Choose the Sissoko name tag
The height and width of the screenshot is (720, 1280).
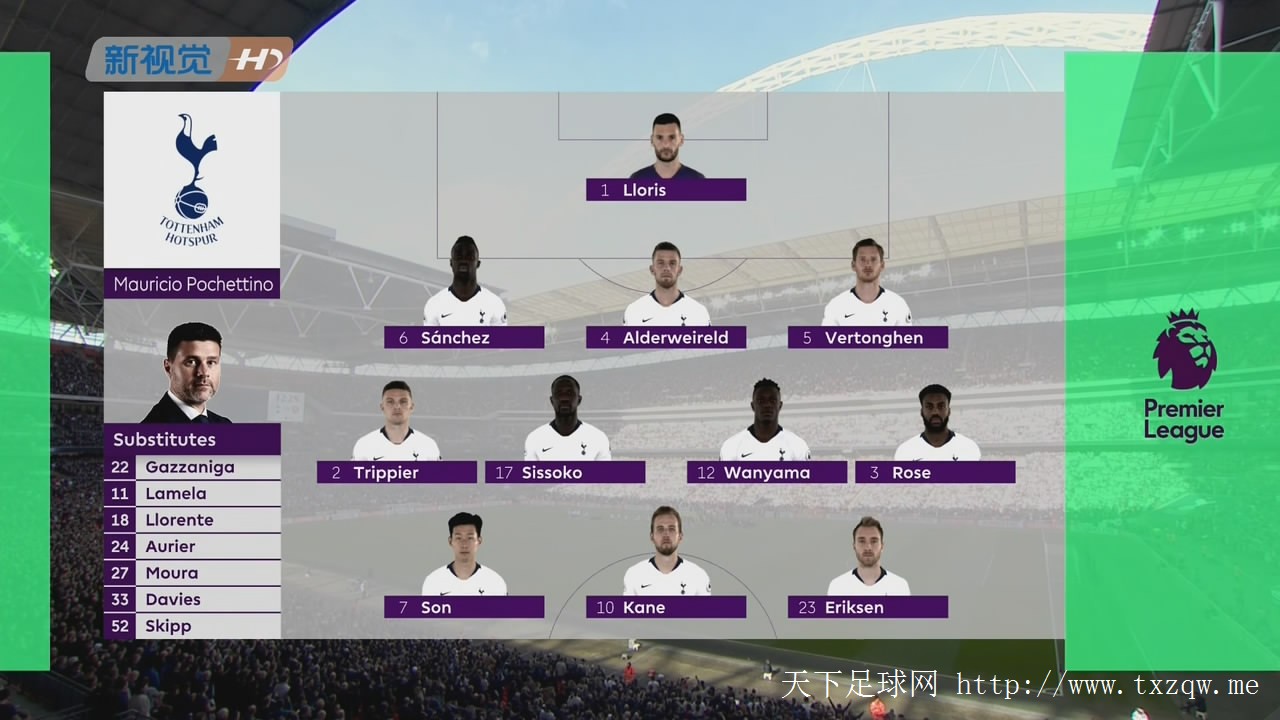pos(565,473)
